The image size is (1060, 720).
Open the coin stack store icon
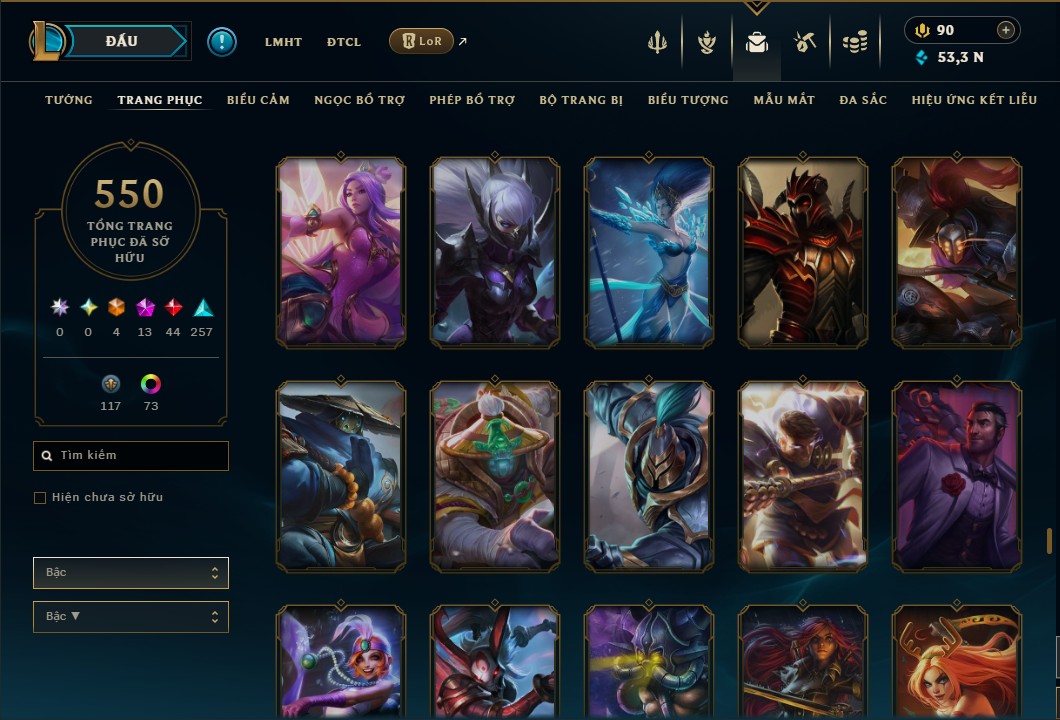point(854,42)
